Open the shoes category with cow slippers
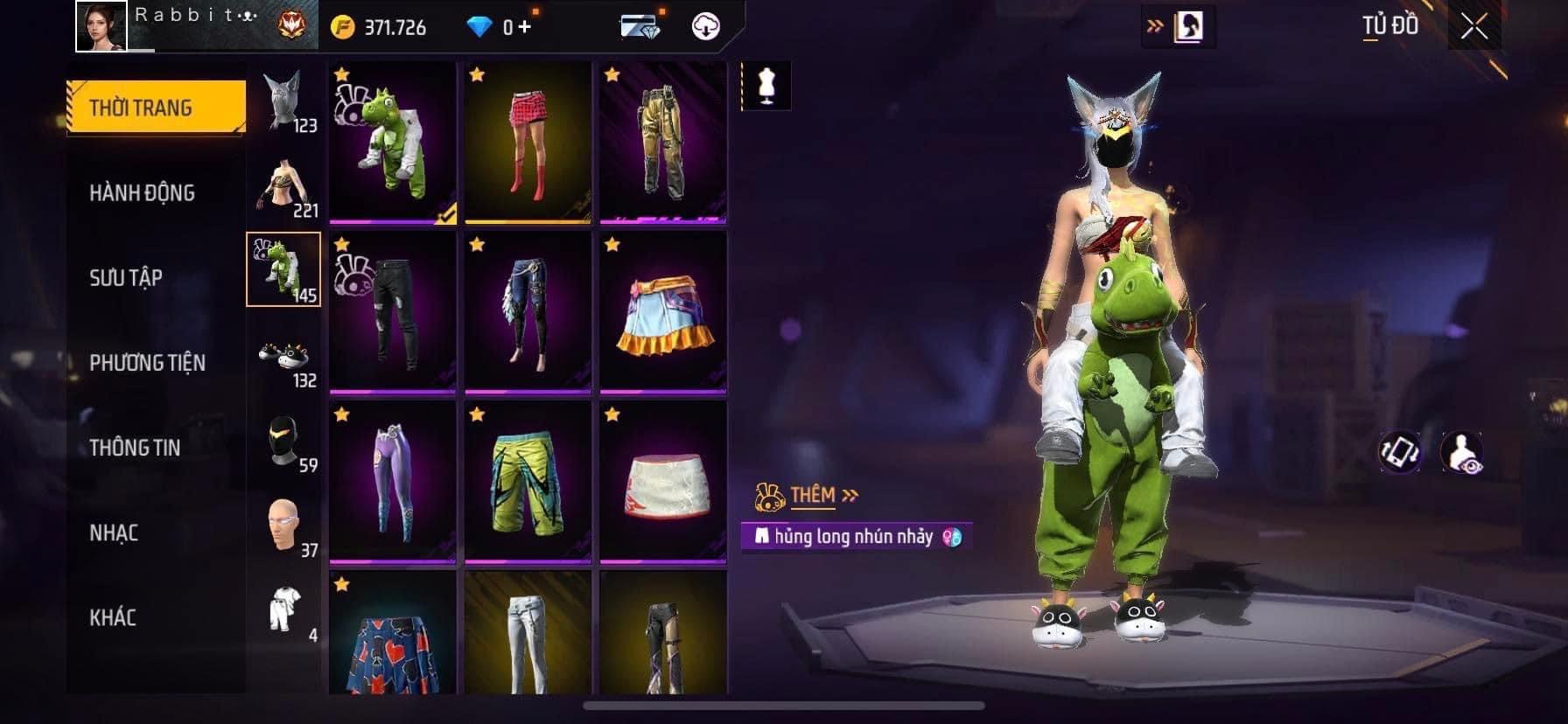 (283, 356)
